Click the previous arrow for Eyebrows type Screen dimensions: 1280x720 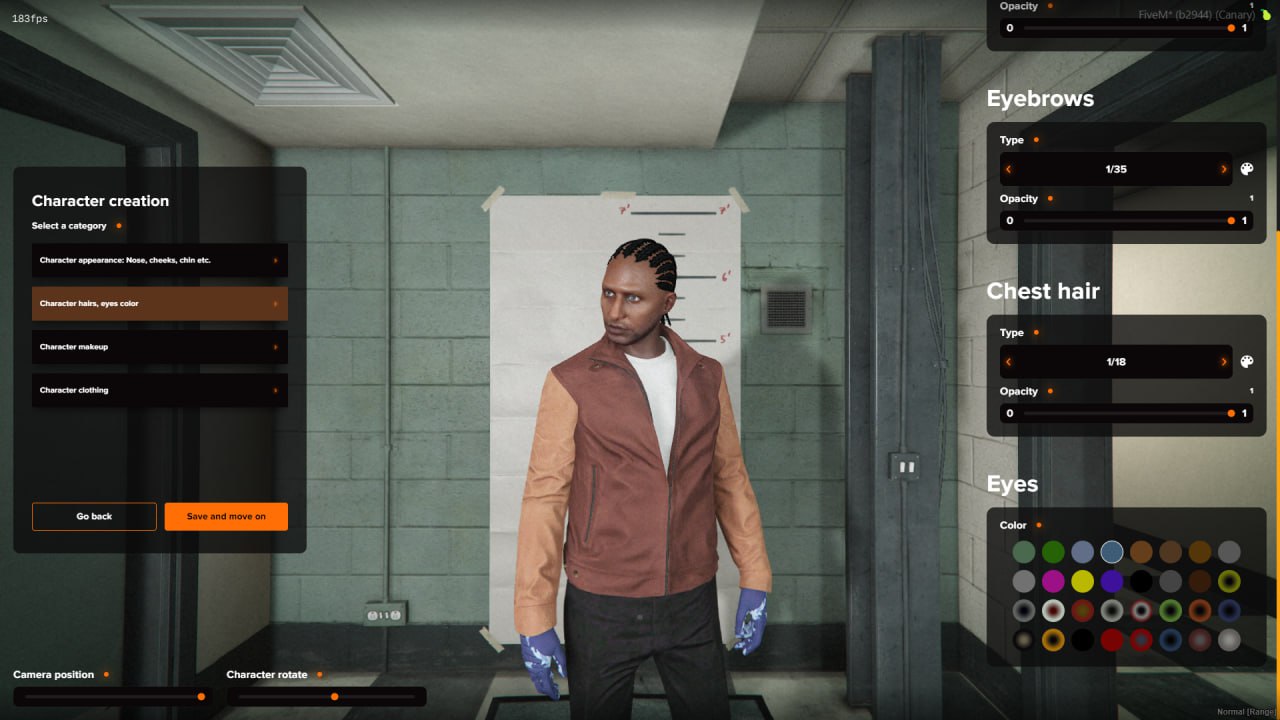(x=1009, y=168)
